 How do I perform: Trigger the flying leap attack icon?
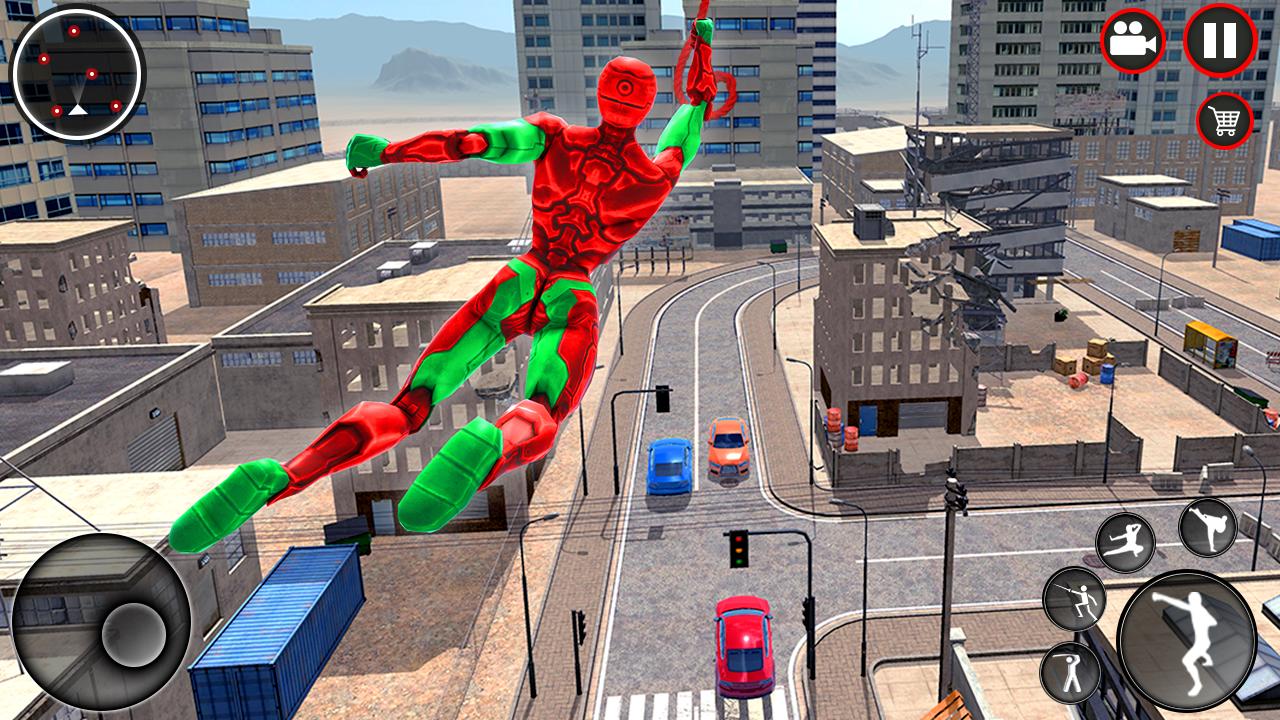[x=1125, y=543]
